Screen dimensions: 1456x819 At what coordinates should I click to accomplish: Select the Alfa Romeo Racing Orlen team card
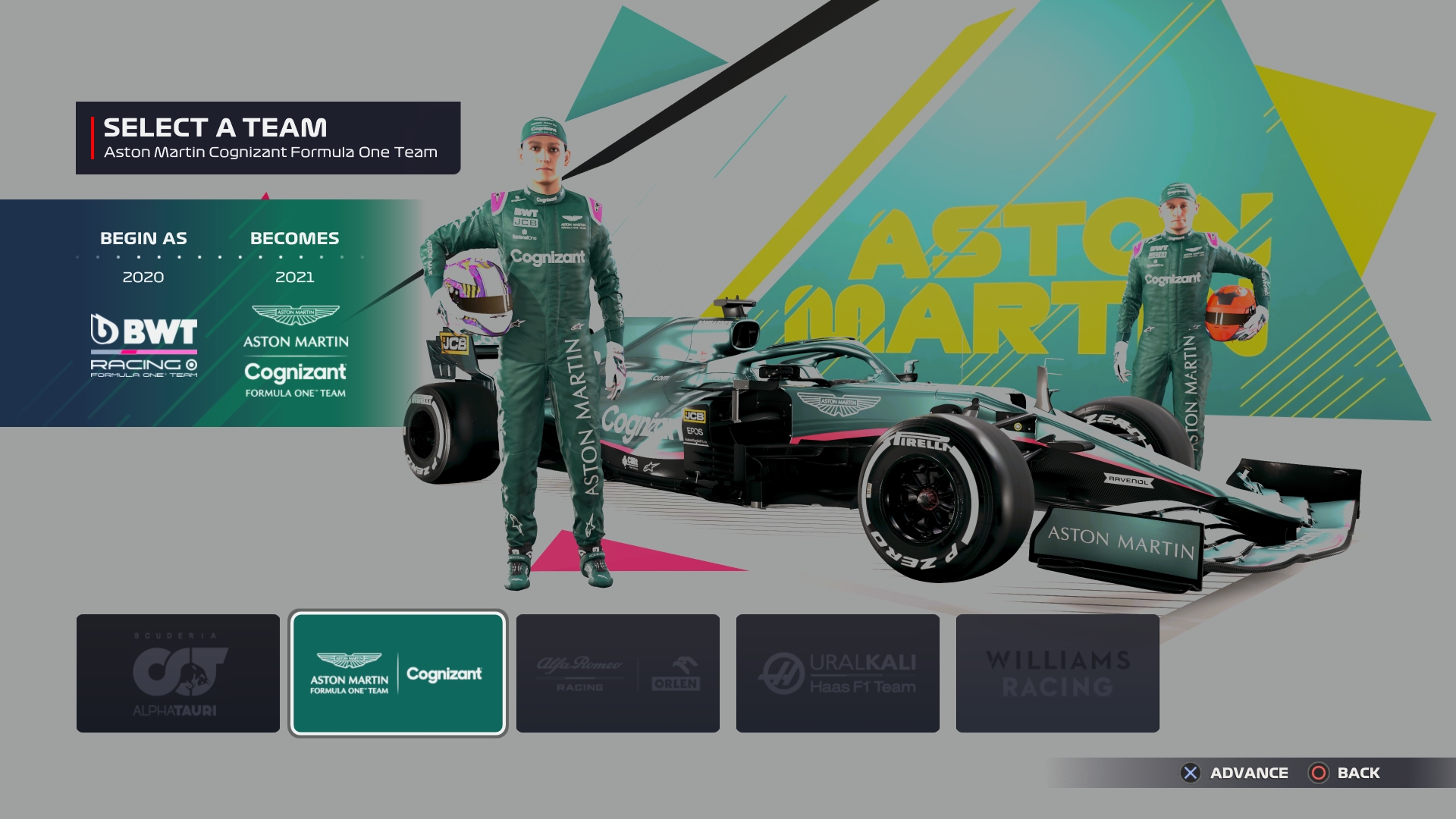click(617, 673)
